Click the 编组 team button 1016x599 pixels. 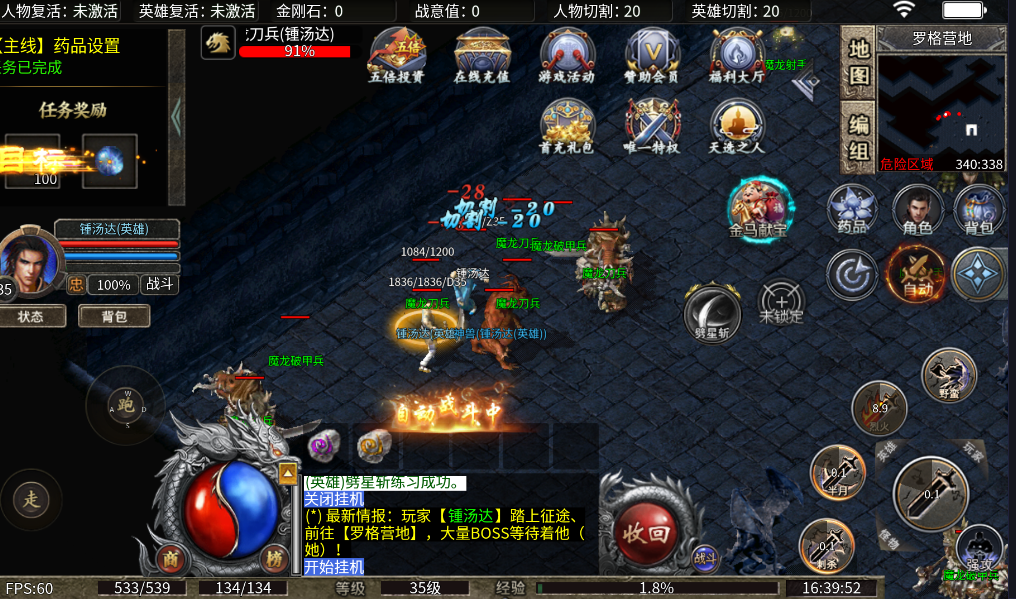point(858,138)
